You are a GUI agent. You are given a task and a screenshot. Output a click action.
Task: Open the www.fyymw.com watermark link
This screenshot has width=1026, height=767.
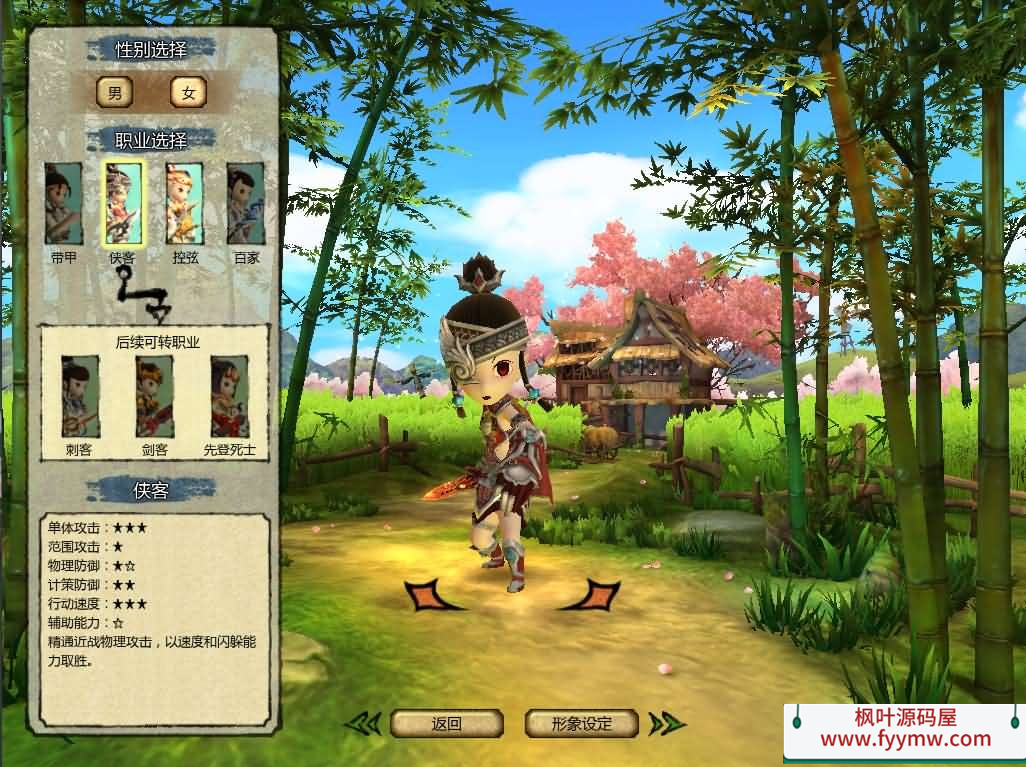coord(905,740)
